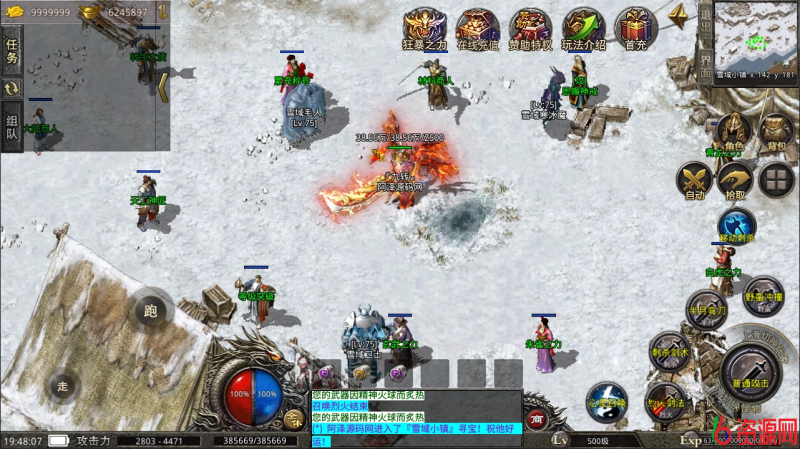The image size is (800, 449).
Task: Show the 玩法介绍 gameplay guide
Action: click(x=583, y=28)
